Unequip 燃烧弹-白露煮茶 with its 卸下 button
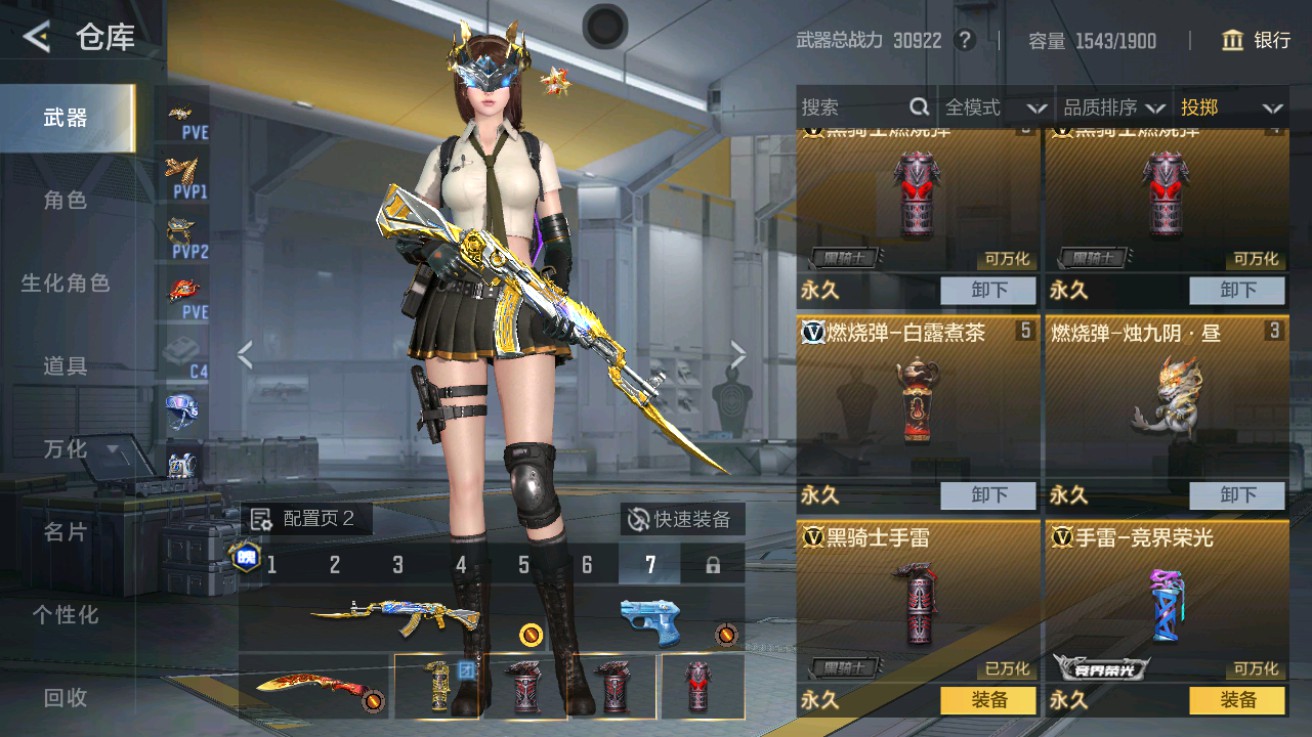 (988, 495)
